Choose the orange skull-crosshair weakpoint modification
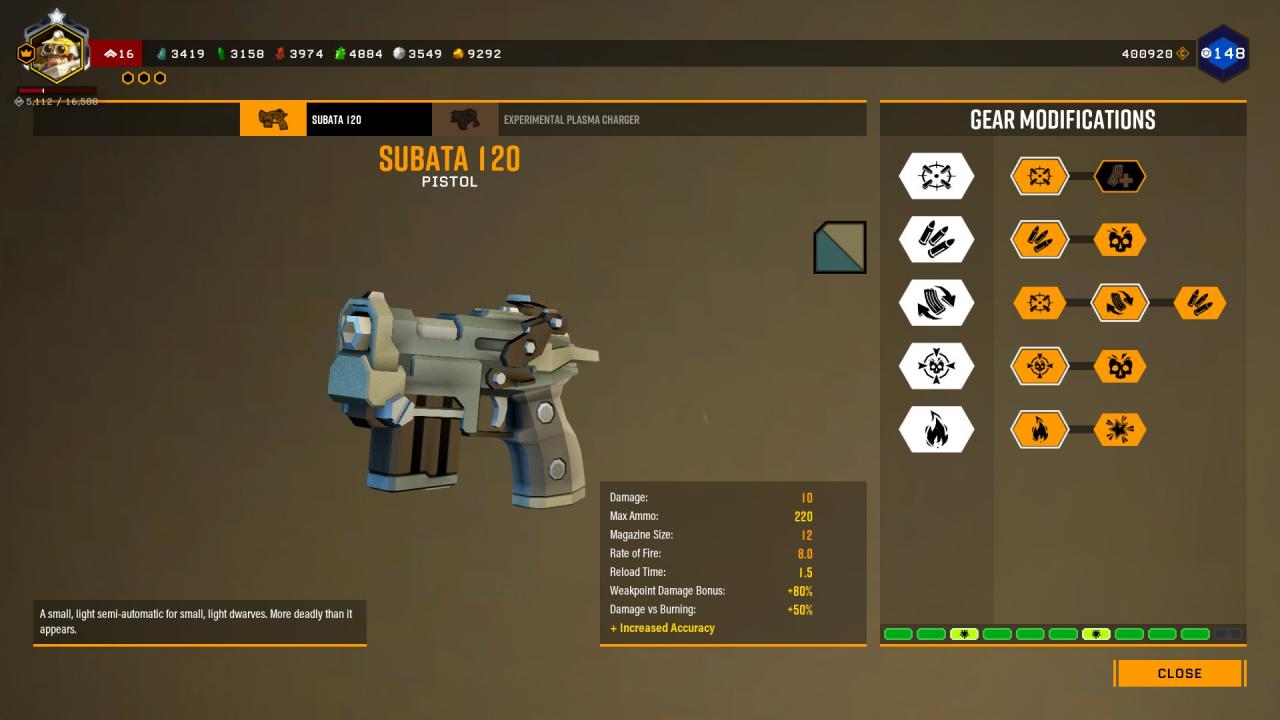1280x720 pixels. [1039, 367]
